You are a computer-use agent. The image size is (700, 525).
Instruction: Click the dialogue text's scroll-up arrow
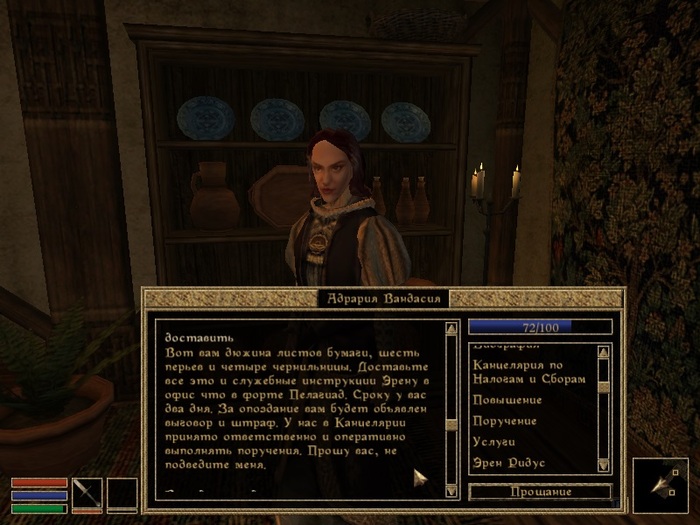click(451, 327)
